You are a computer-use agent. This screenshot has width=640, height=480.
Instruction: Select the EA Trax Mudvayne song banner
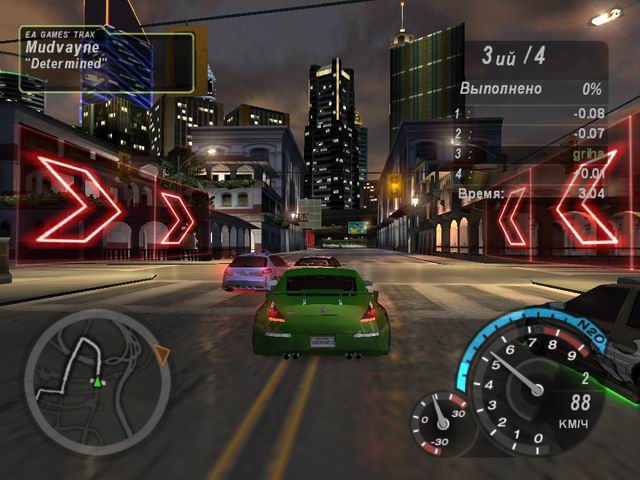(107, 62)
